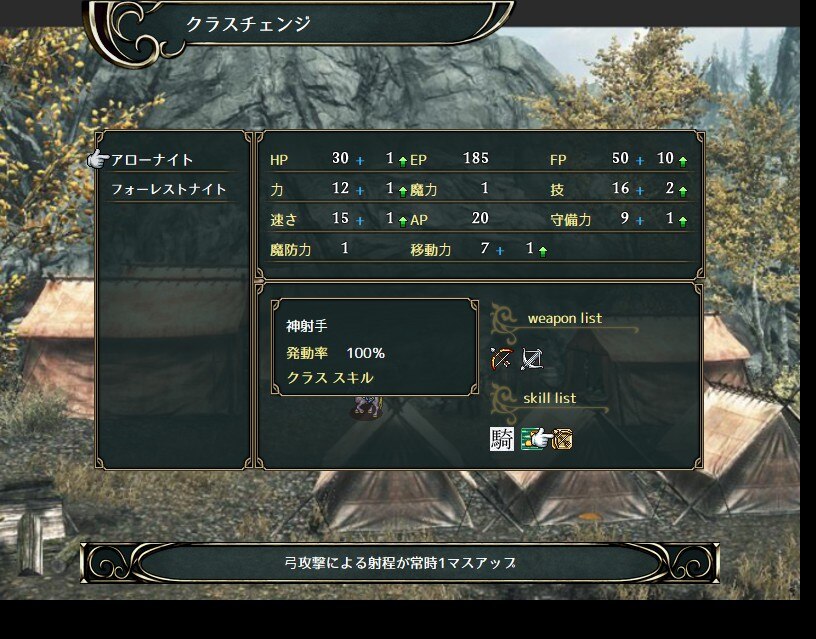
Task: Select the crossbow weapon icon
Action: click(x=532, y=358)
